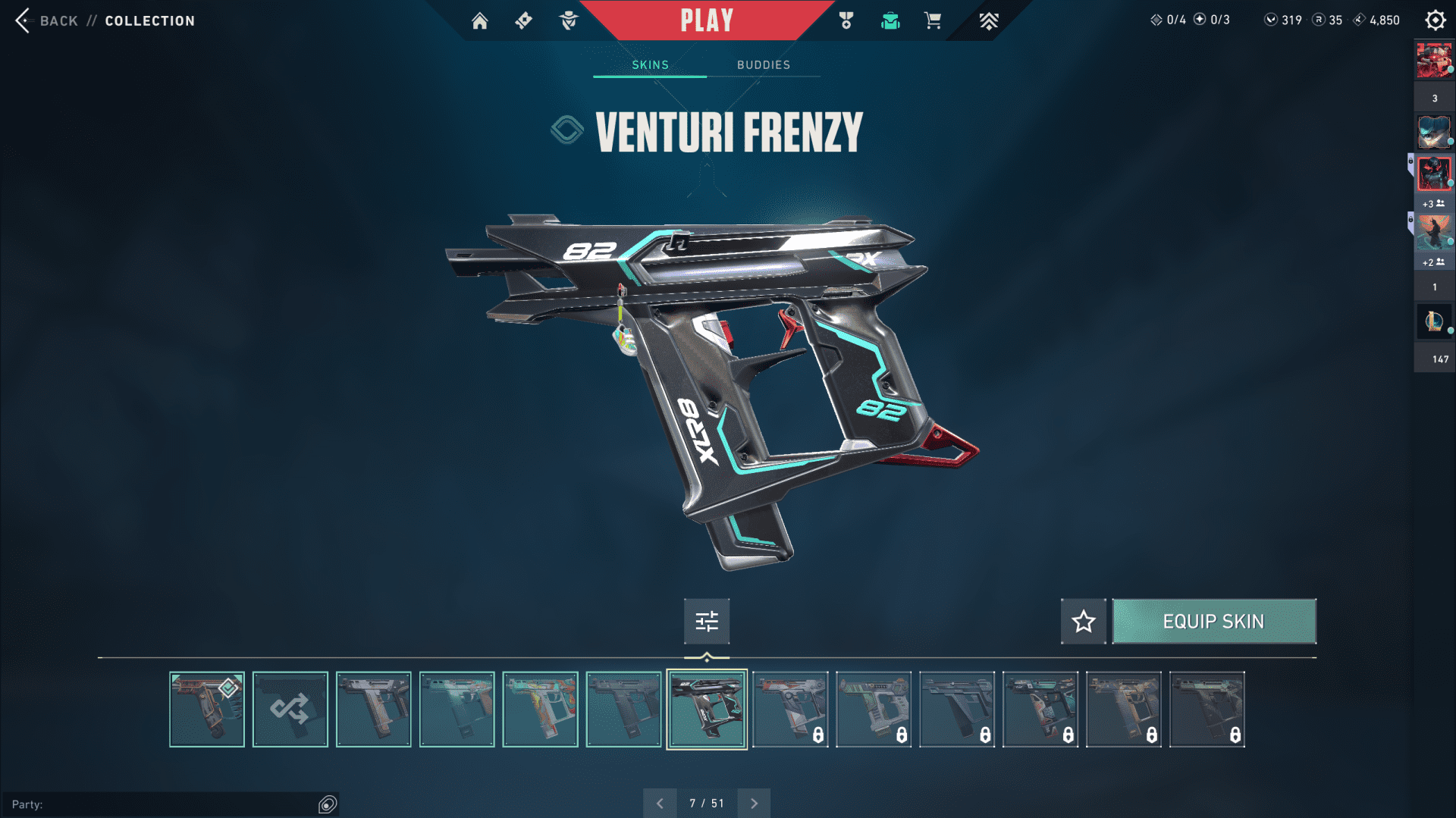Open the agents icon in the top bar

tap(568, 20)
